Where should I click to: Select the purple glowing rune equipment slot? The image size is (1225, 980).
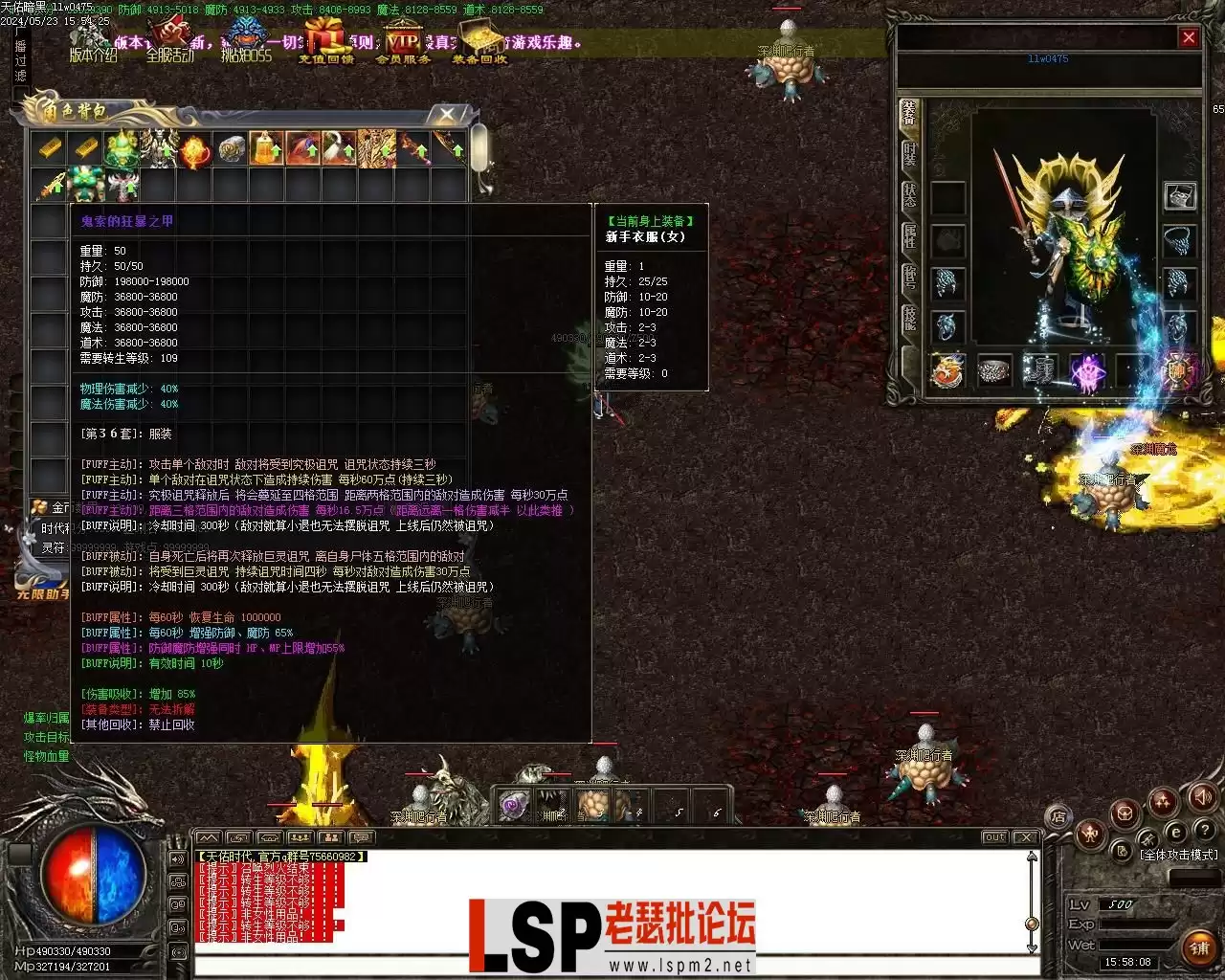[1087, 370]
